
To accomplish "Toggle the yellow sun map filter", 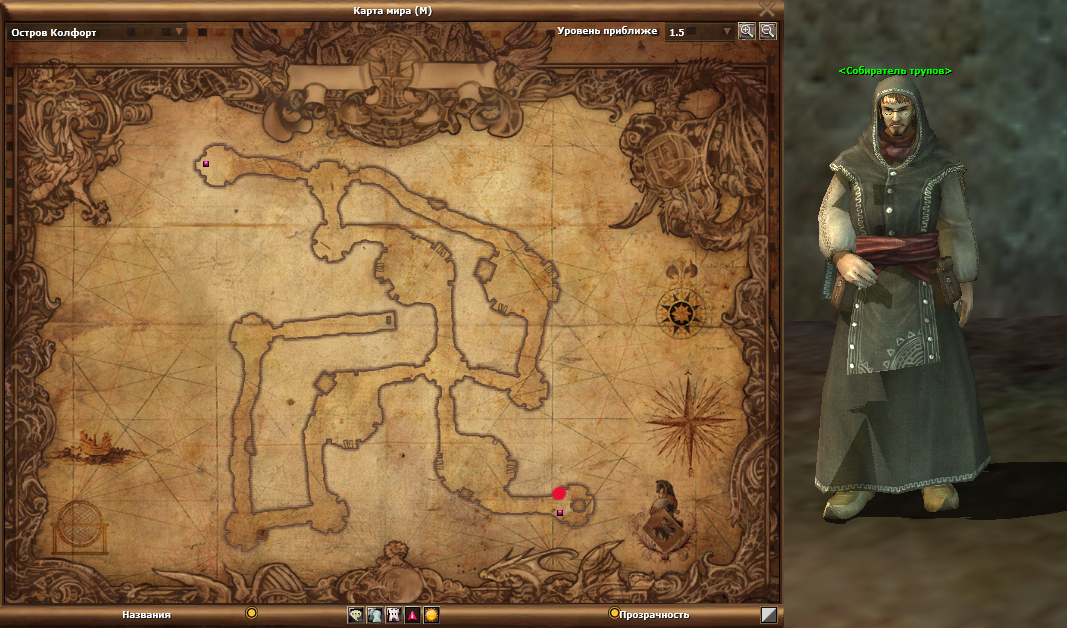I will click(431, 615).
